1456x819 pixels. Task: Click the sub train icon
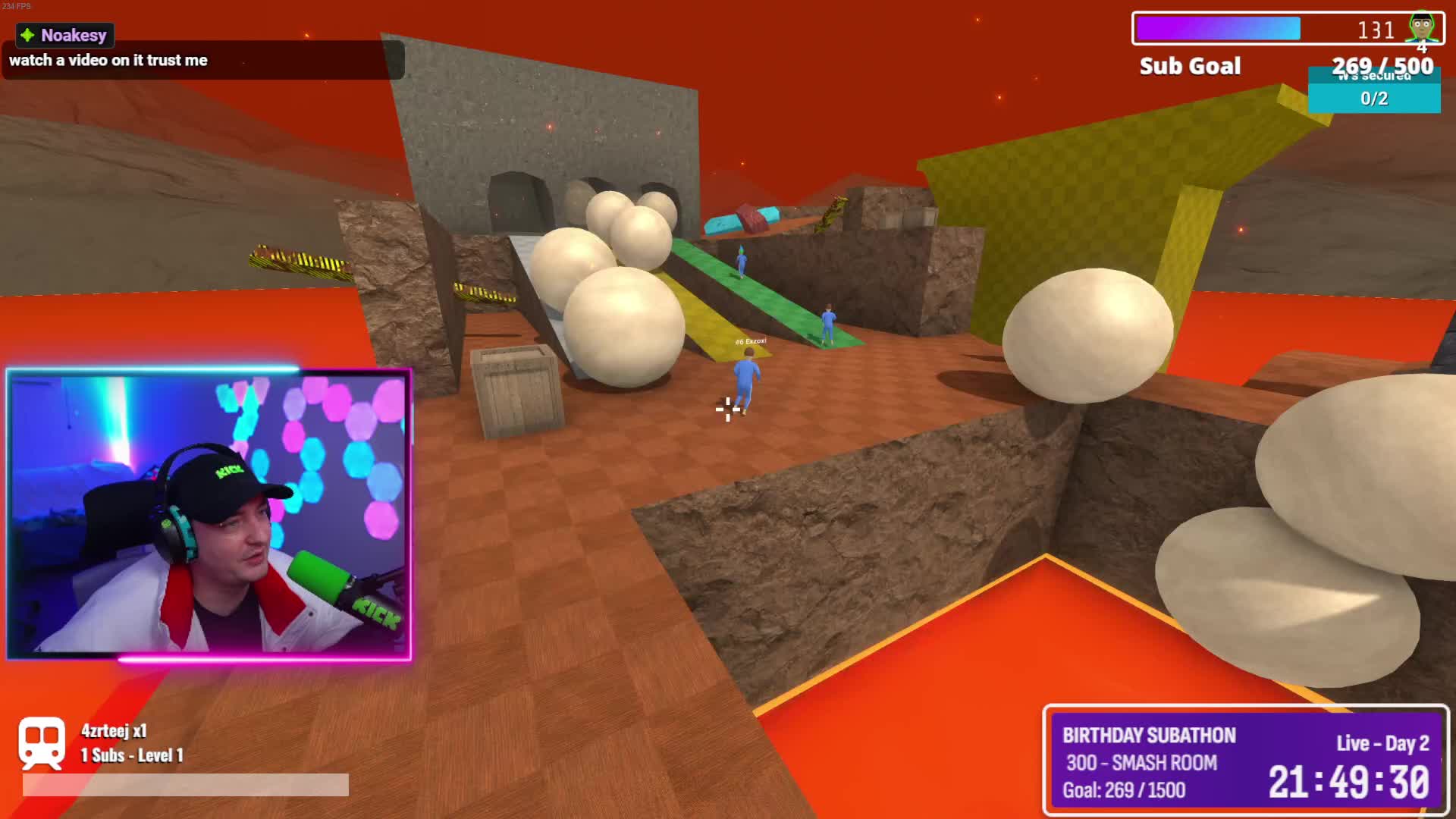click(42, 742)
